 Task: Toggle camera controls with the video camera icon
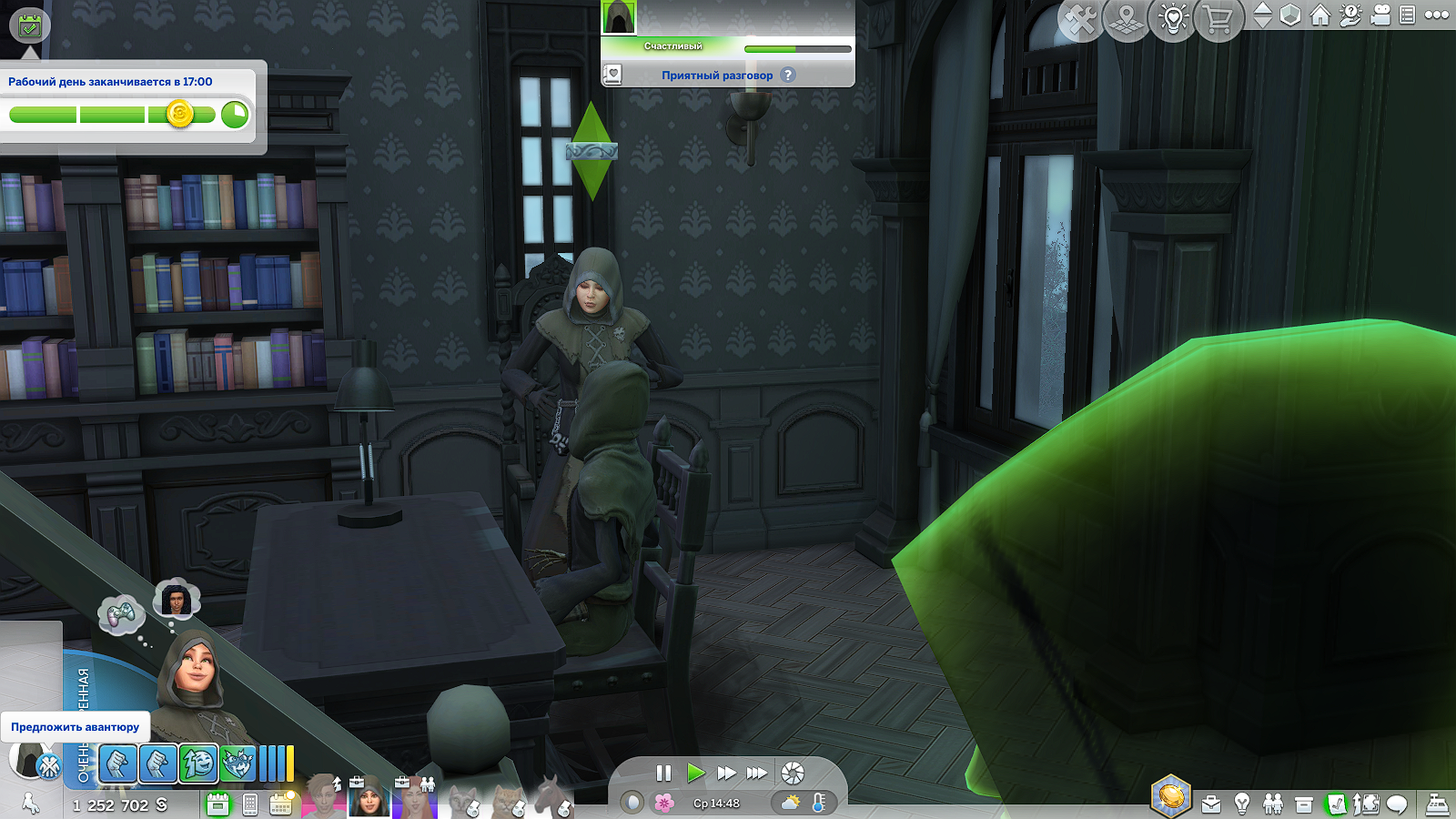[1380, 15]
